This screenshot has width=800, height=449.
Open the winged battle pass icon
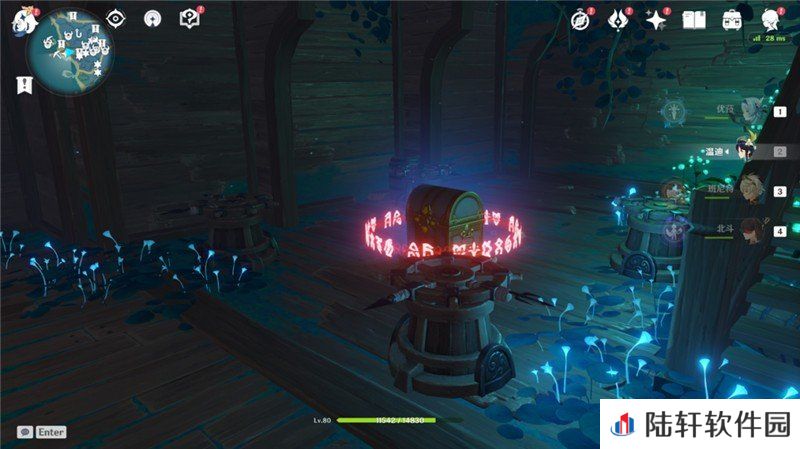(x=619, y=19)
